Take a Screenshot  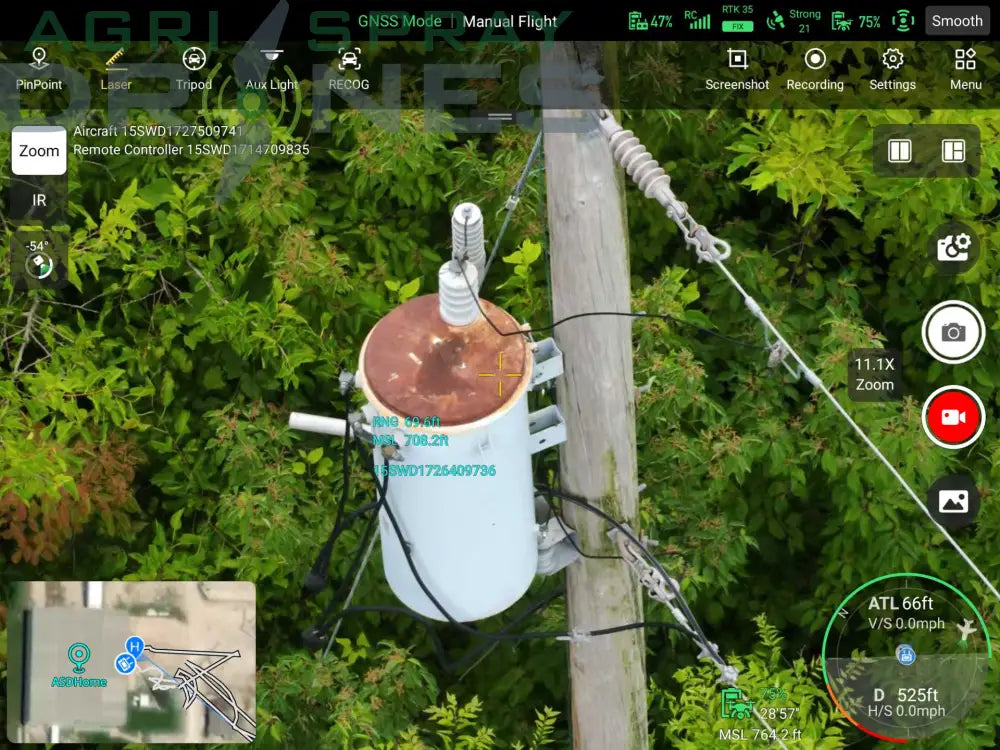click(737, 68)
